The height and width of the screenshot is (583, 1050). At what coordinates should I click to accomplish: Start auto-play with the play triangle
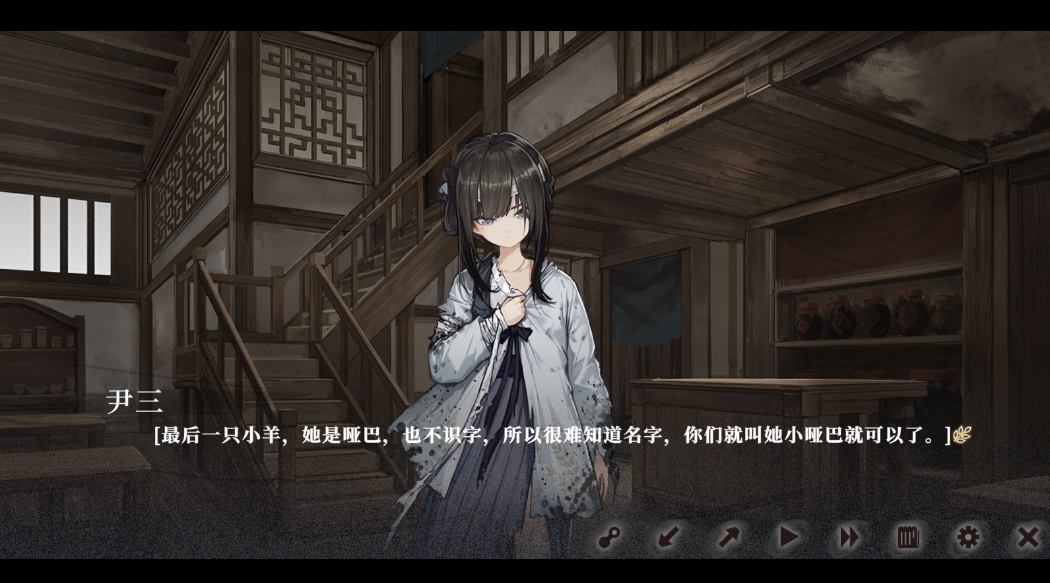point(789,538)
